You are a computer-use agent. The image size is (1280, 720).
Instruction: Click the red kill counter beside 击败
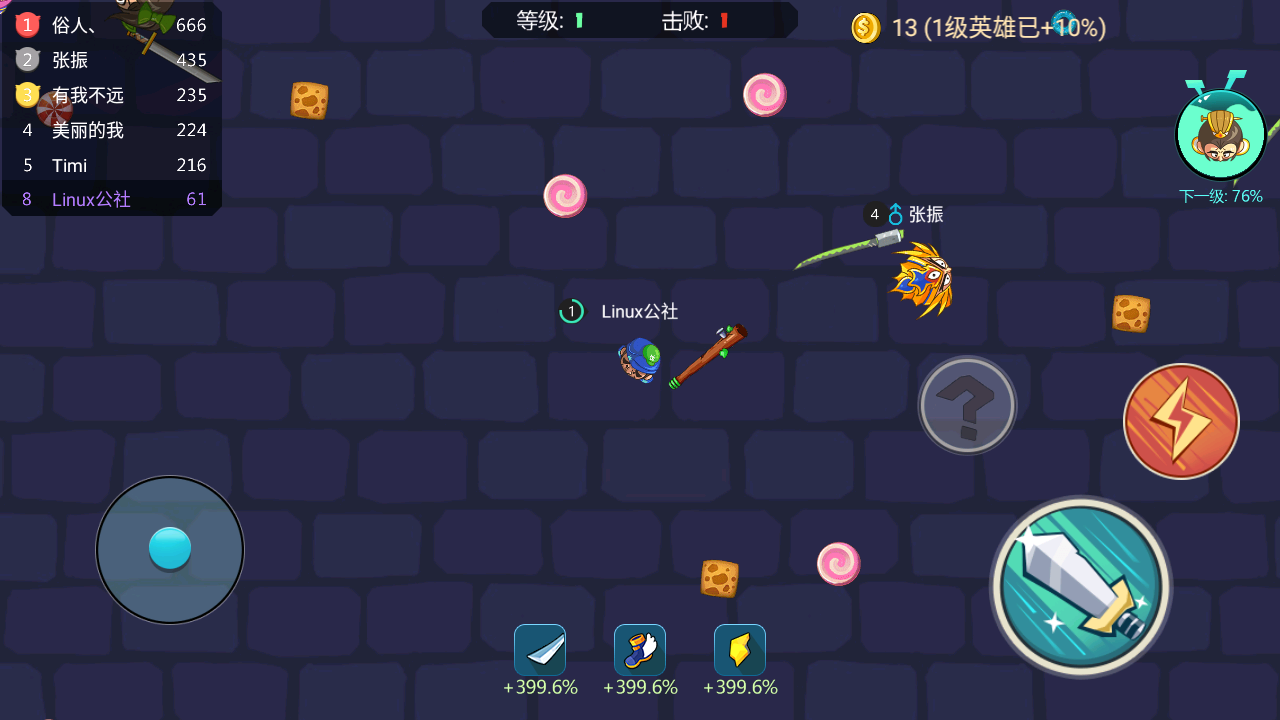[723, 20]
